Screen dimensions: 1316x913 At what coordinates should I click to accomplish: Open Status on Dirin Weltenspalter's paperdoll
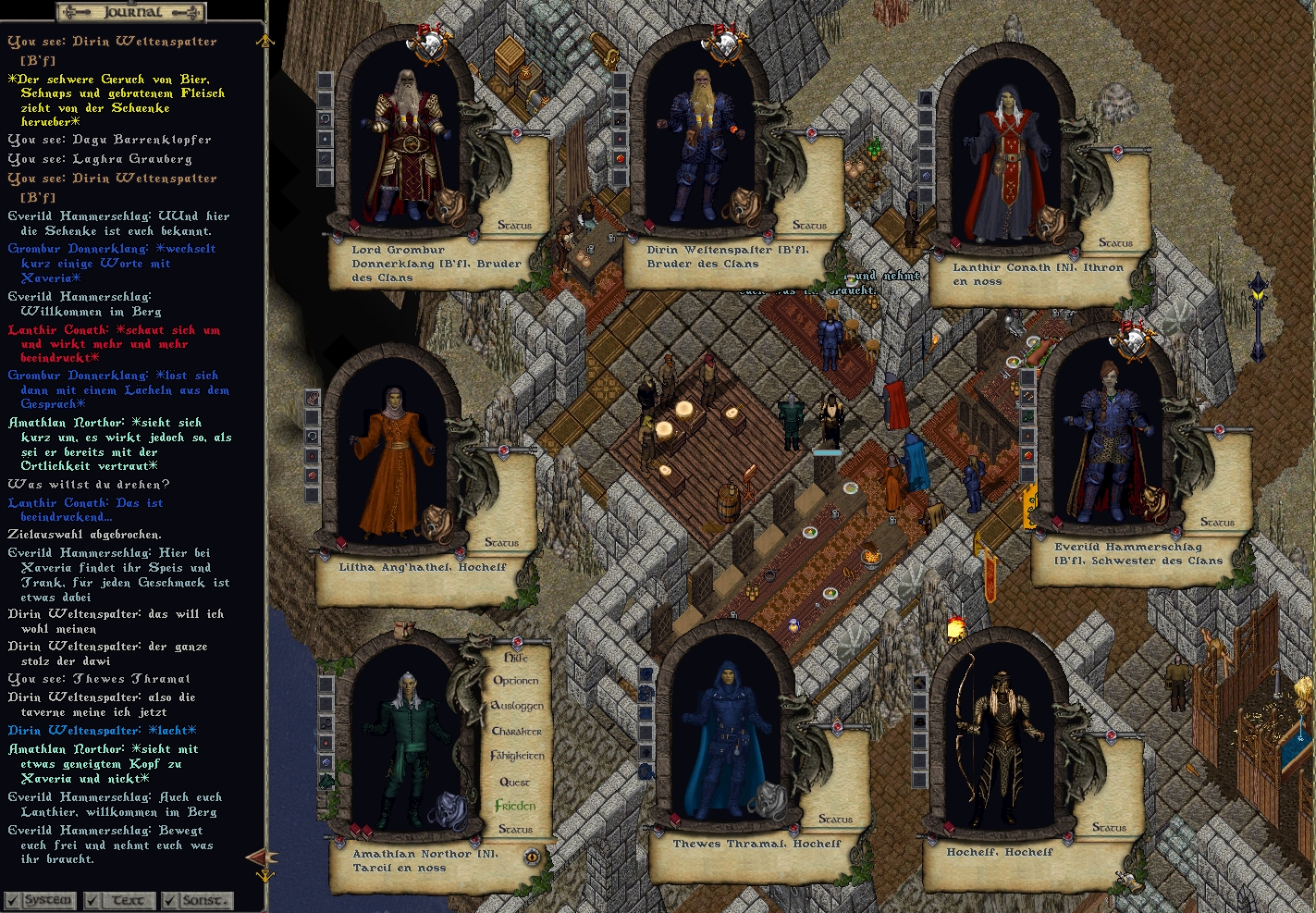click(809, 225)
